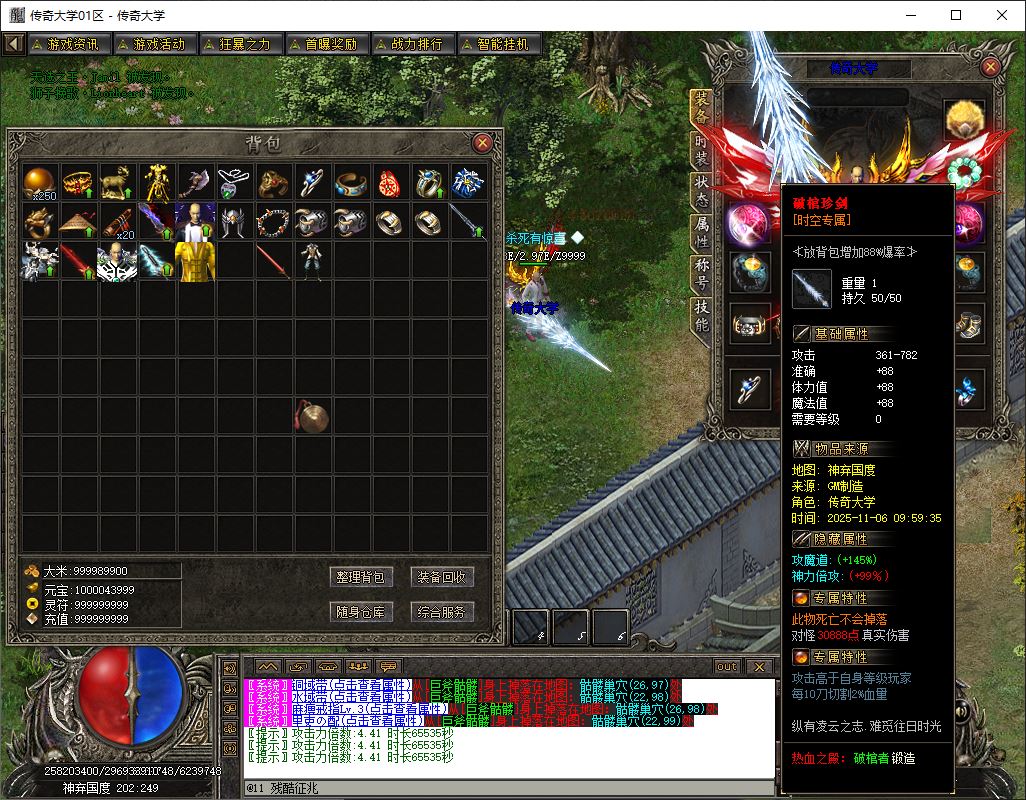Close the character equipment panel
Viewport: 1026px width, 800px height.
[990, 67]
